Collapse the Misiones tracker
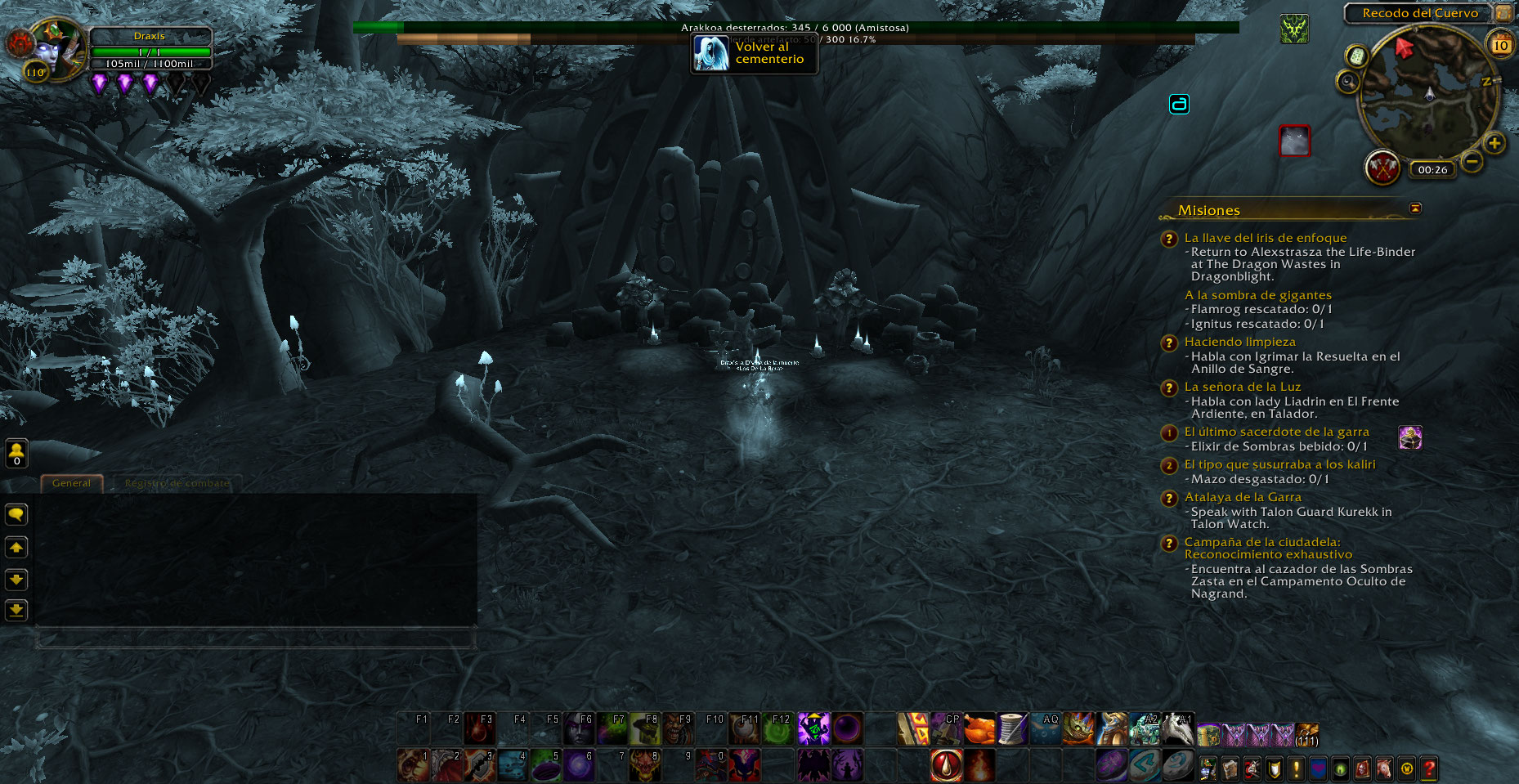This screenshot has width=1519, height=784. (1415, 208)
